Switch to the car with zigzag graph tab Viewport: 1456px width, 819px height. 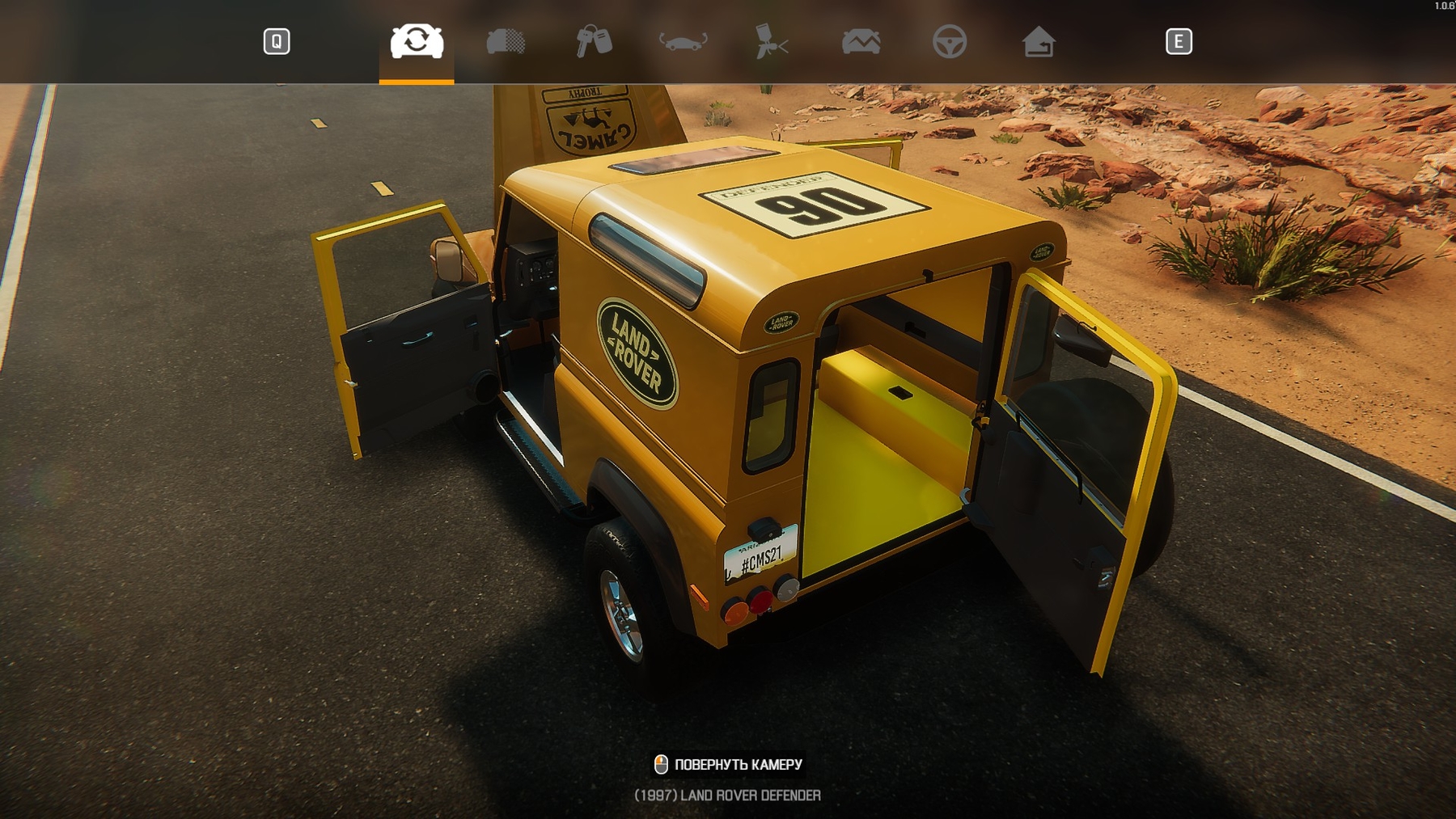(861, 41)
